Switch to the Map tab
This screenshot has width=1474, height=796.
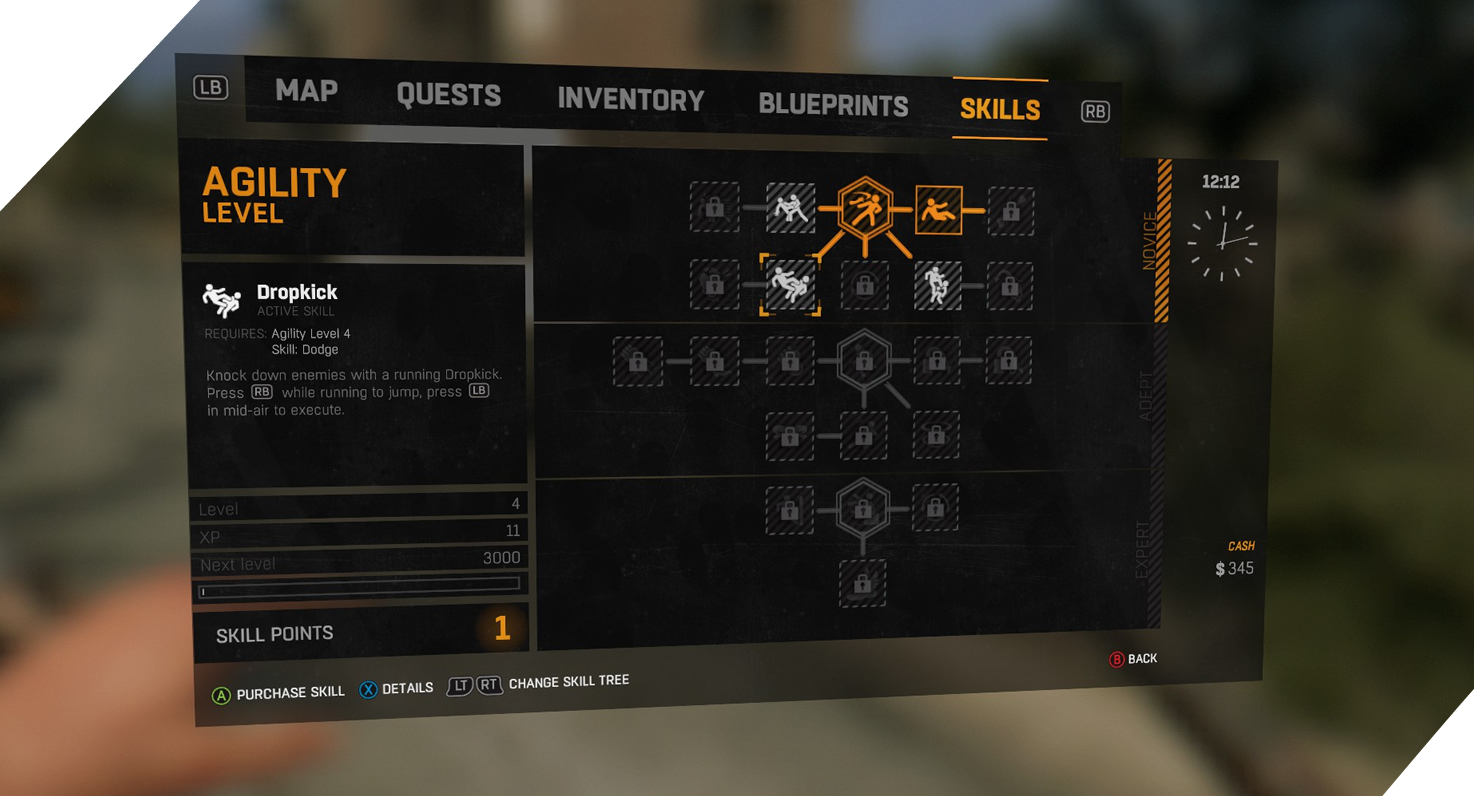(x=306, y=91)
